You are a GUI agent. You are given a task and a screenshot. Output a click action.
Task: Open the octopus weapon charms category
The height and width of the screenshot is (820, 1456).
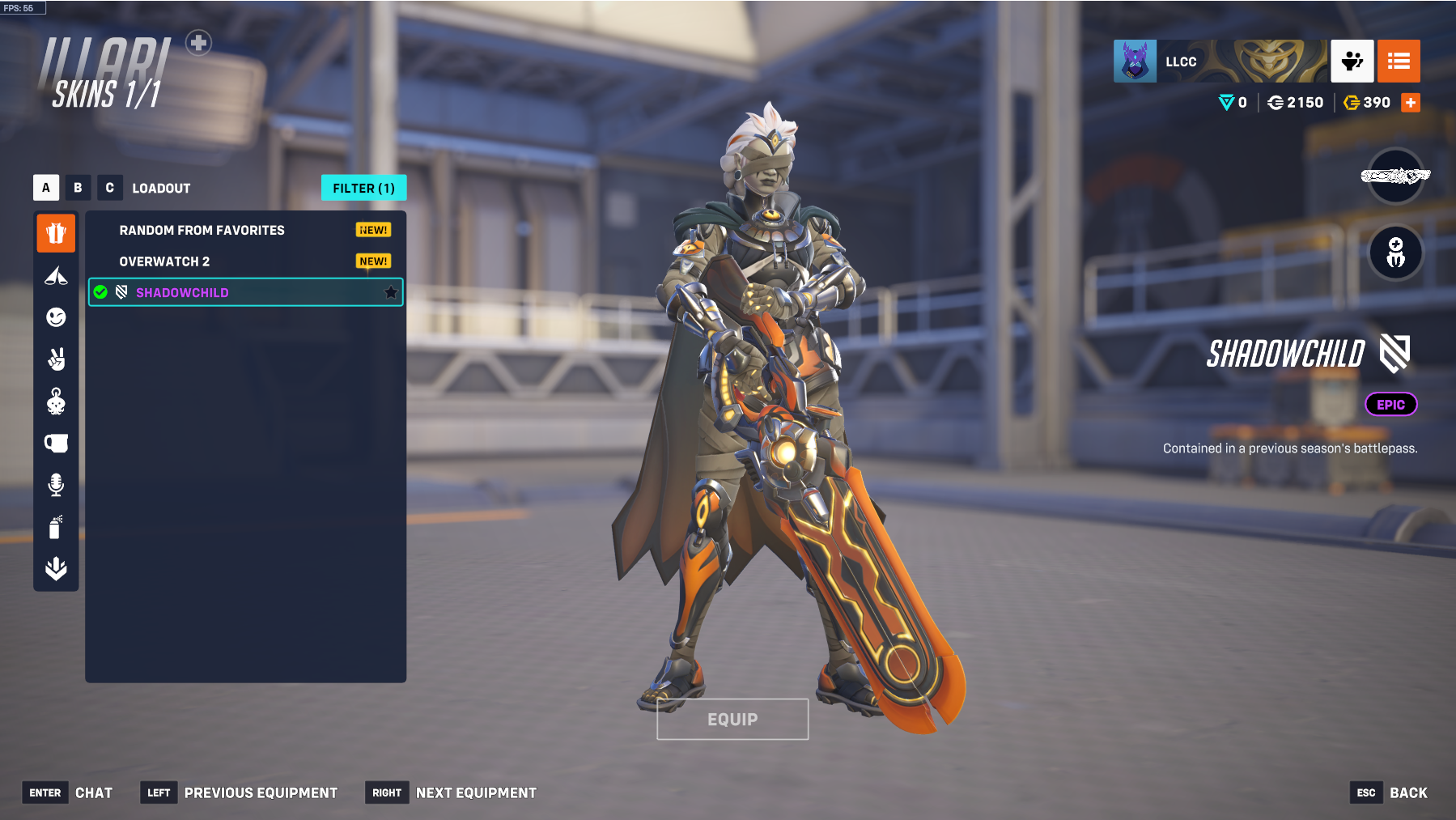[x=56, y=402]
